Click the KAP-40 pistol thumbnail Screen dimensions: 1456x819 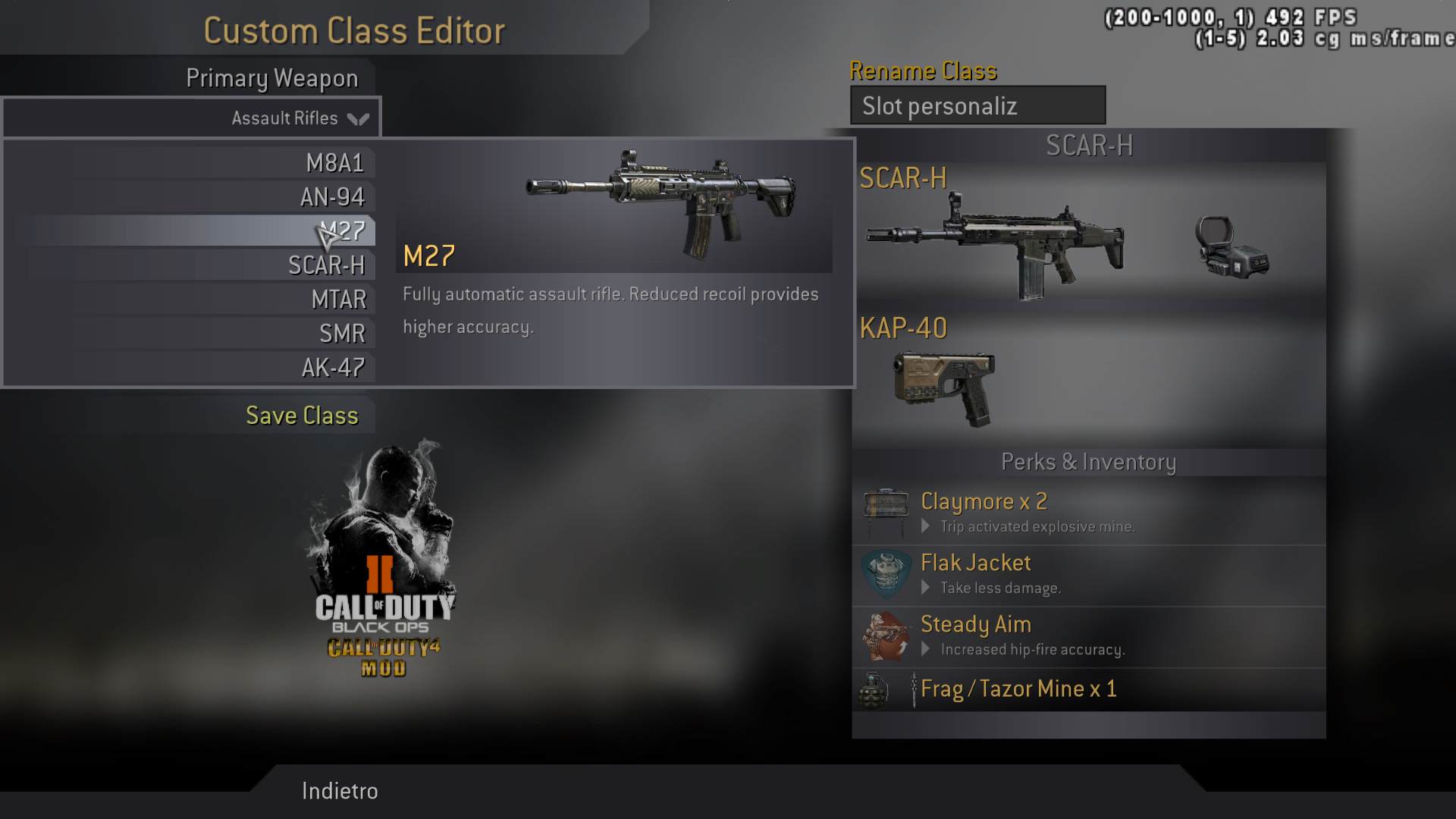[945, 387]
